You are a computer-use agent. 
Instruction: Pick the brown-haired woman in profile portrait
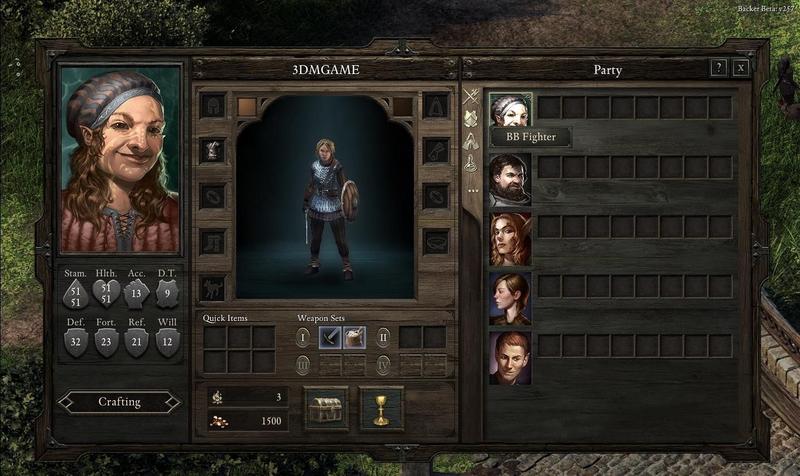tap(510, 298)
